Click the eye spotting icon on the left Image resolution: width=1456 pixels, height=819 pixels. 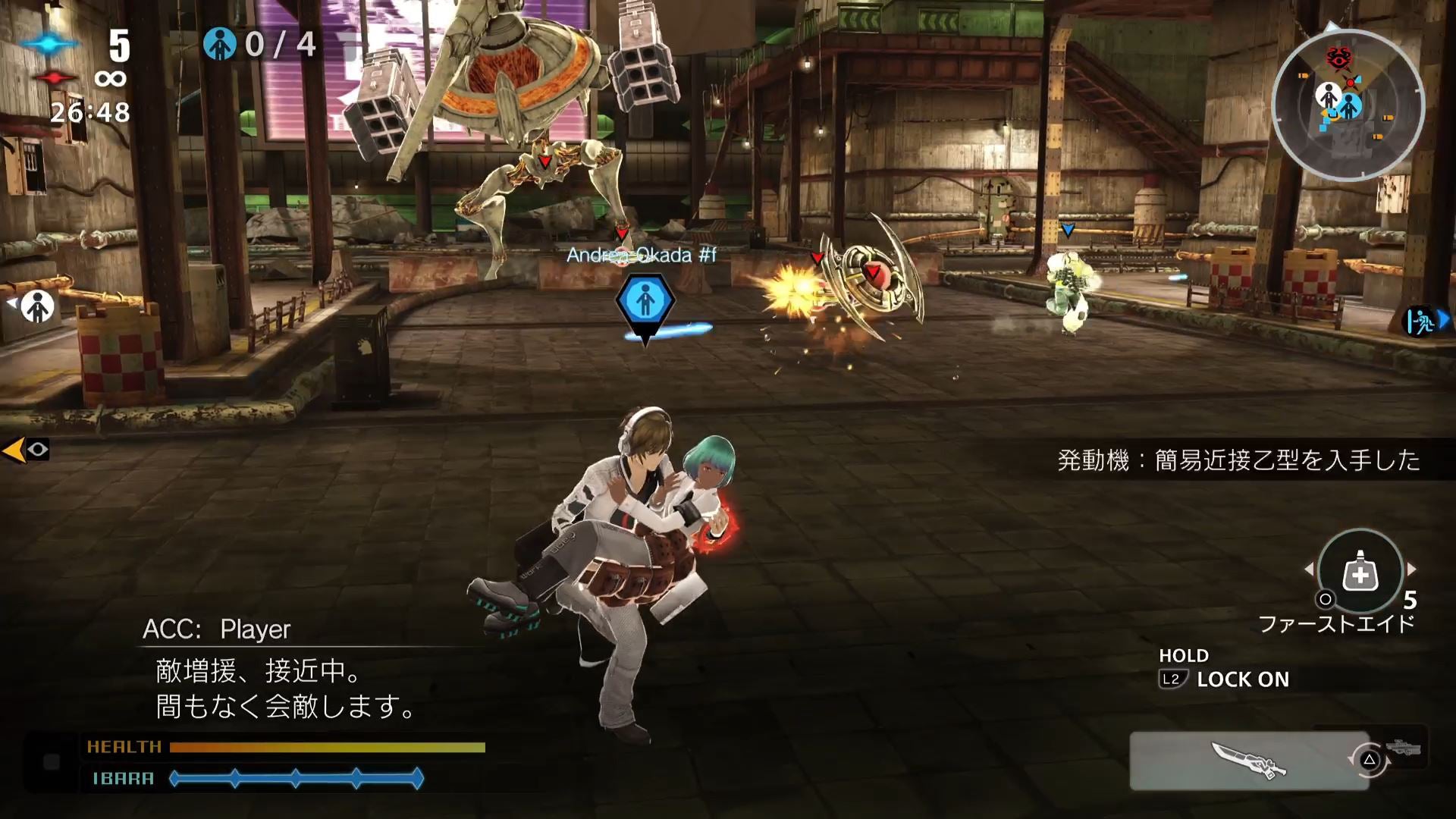(38, 450)
